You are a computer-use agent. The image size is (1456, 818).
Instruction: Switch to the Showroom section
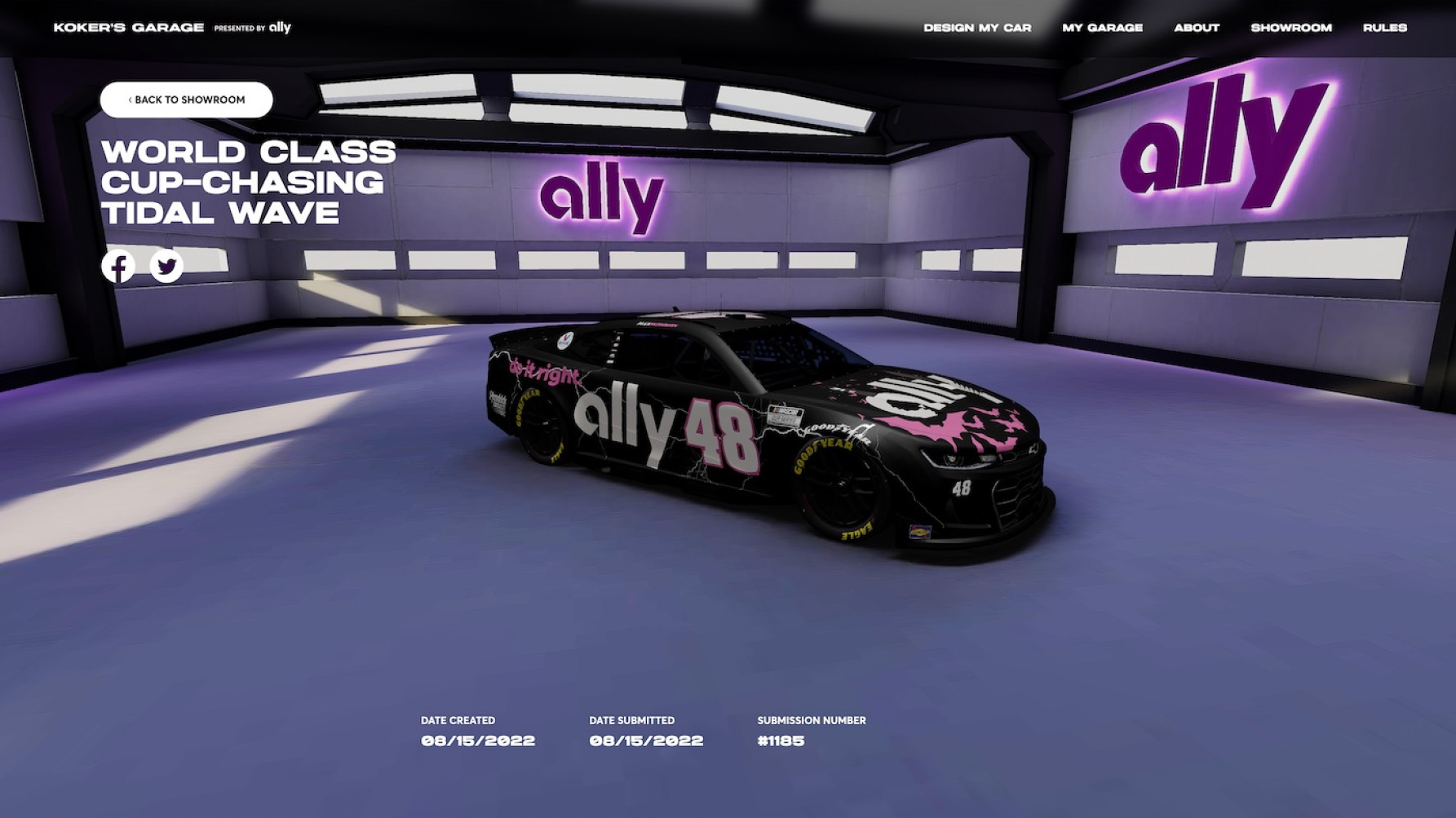click(x=1291, y=28)
